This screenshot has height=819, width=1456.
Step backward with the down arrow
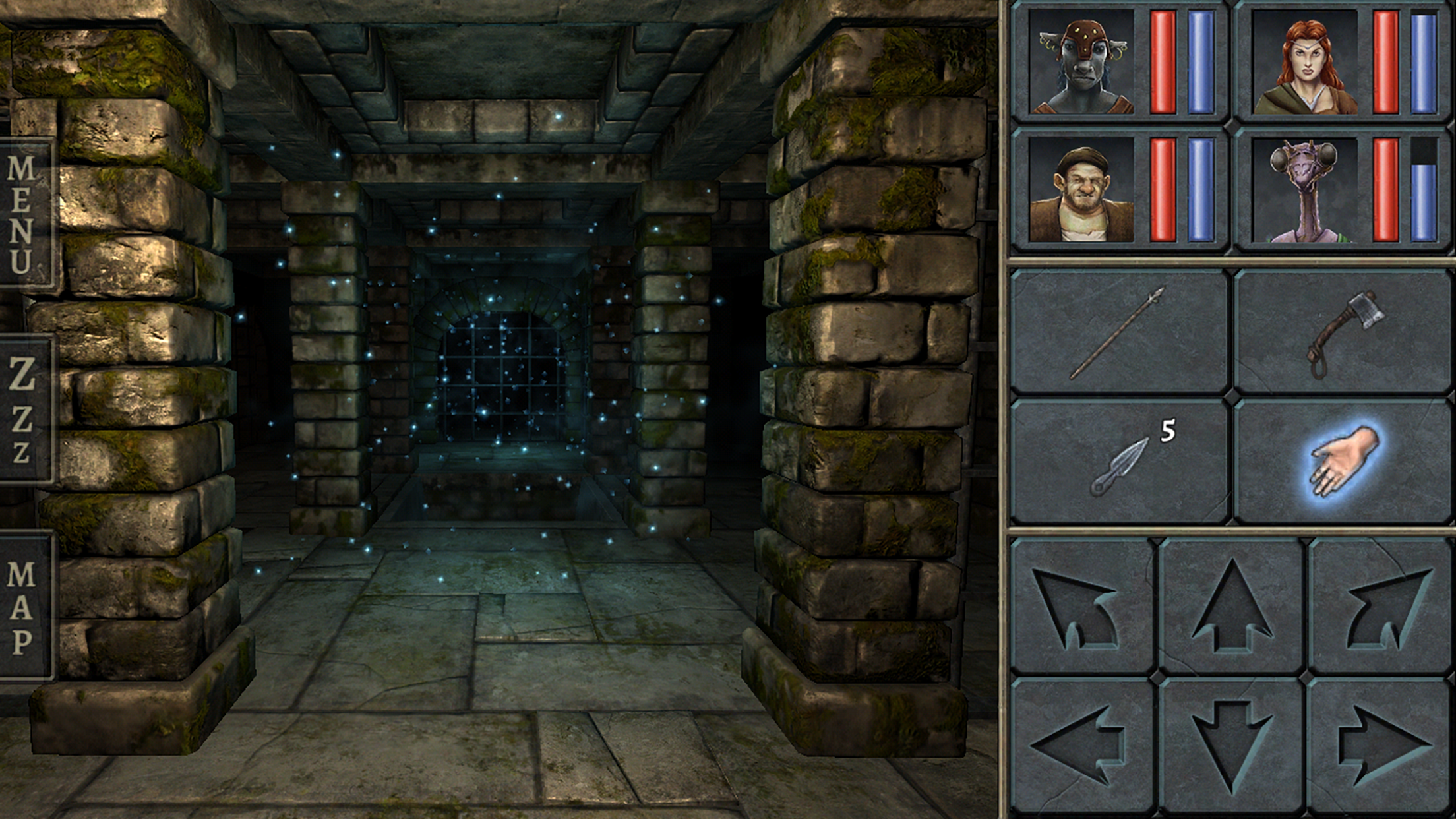(1232, 746)
